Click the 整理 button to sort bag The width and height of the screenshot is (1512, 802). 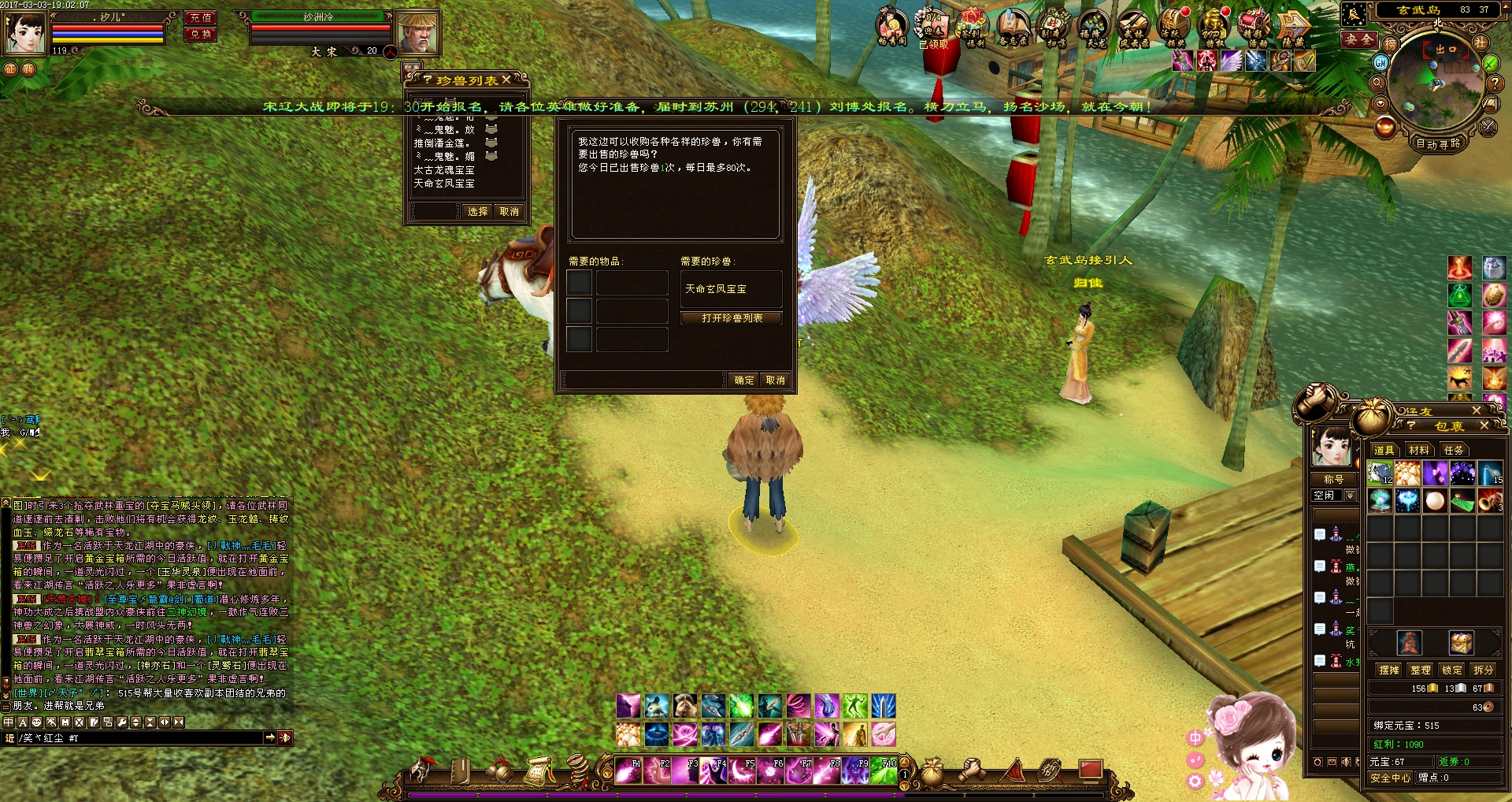pyautogui.click(x=1421, y=670)
